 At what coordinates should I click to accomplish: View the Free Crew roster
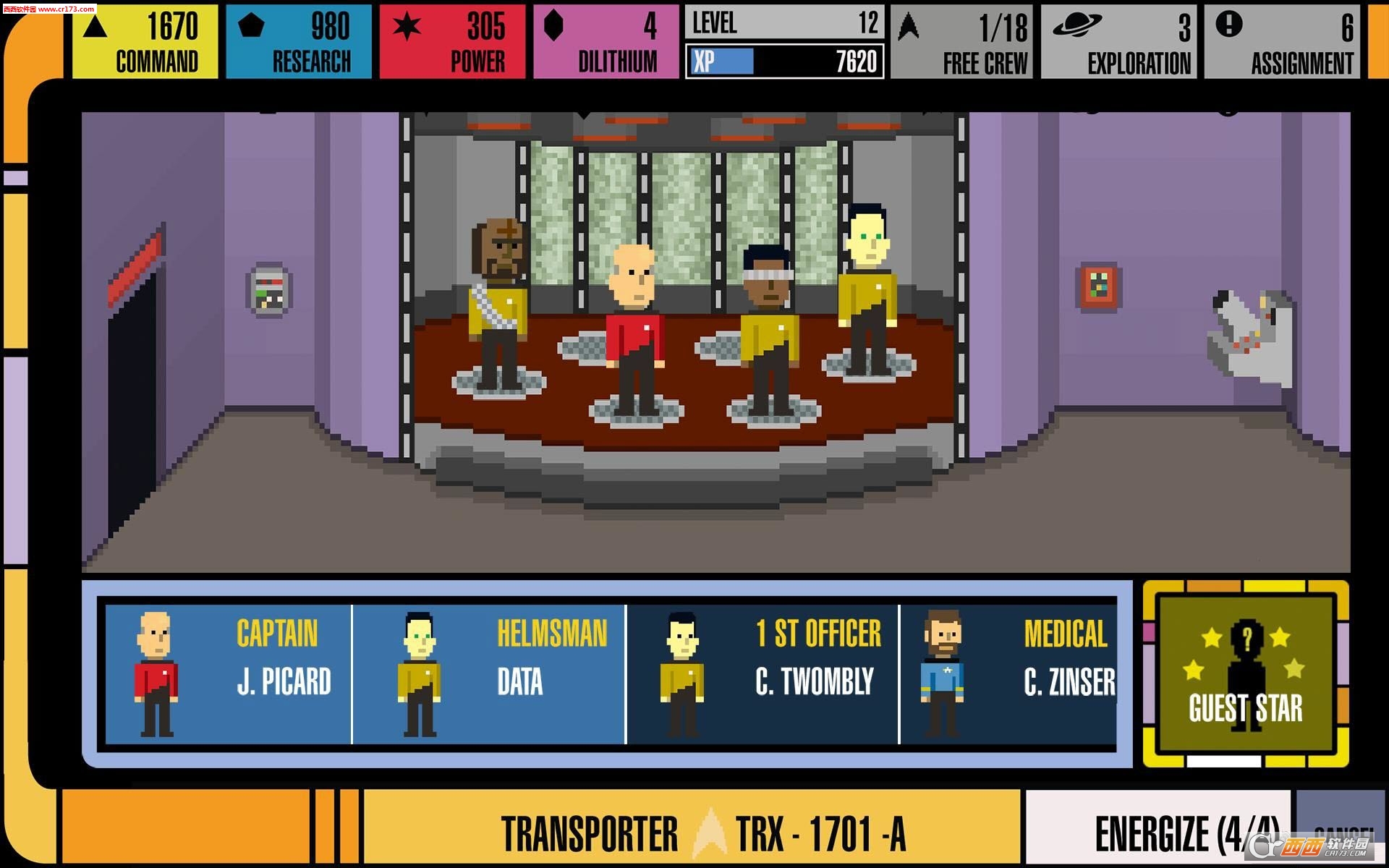(962, 42)
